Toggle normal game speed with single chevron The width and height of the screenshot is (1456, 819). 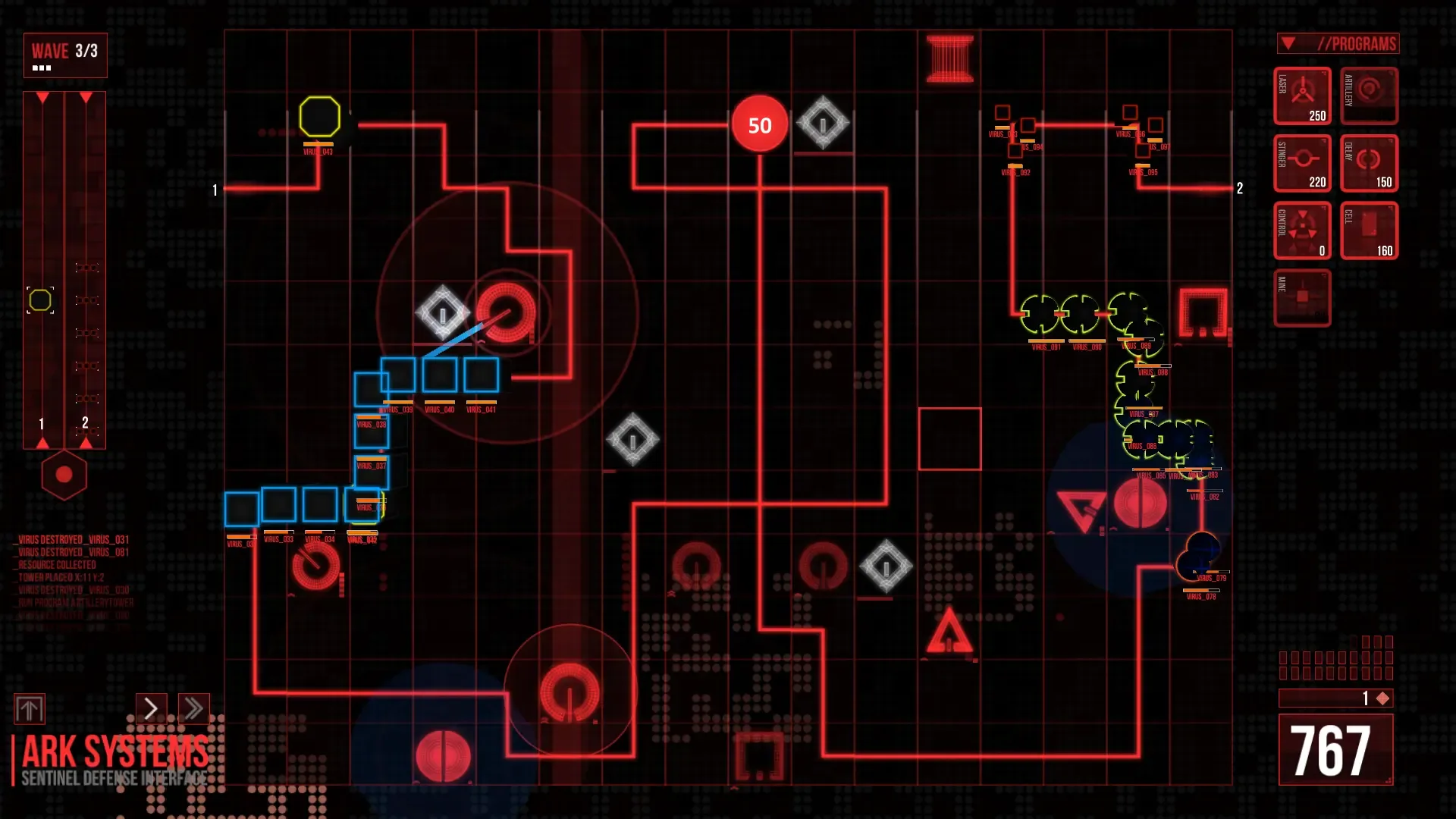150,708
